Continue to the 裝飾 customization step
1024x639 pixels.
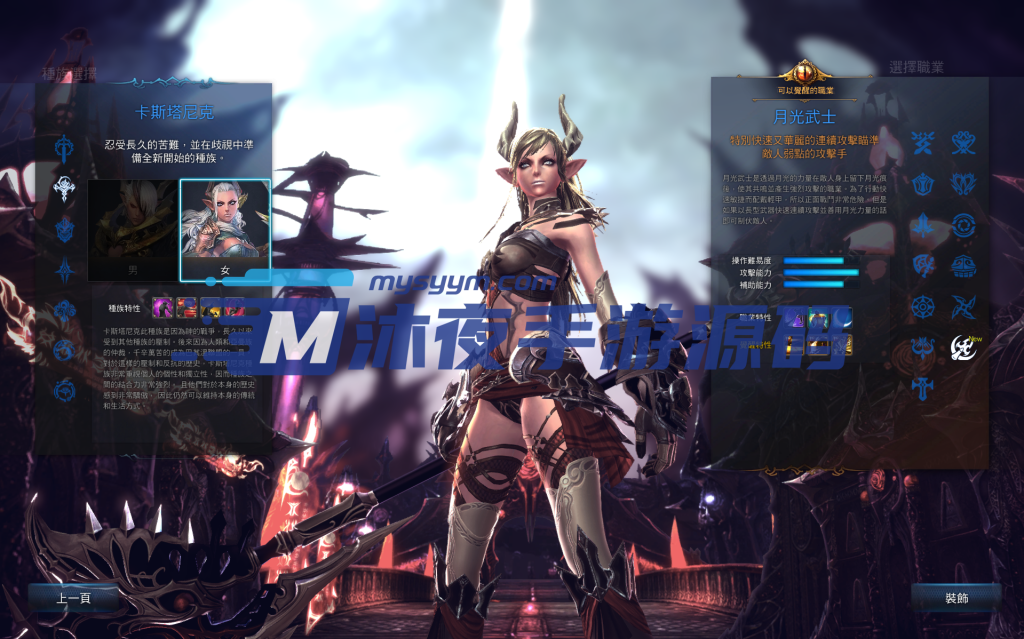coord(955,598)
